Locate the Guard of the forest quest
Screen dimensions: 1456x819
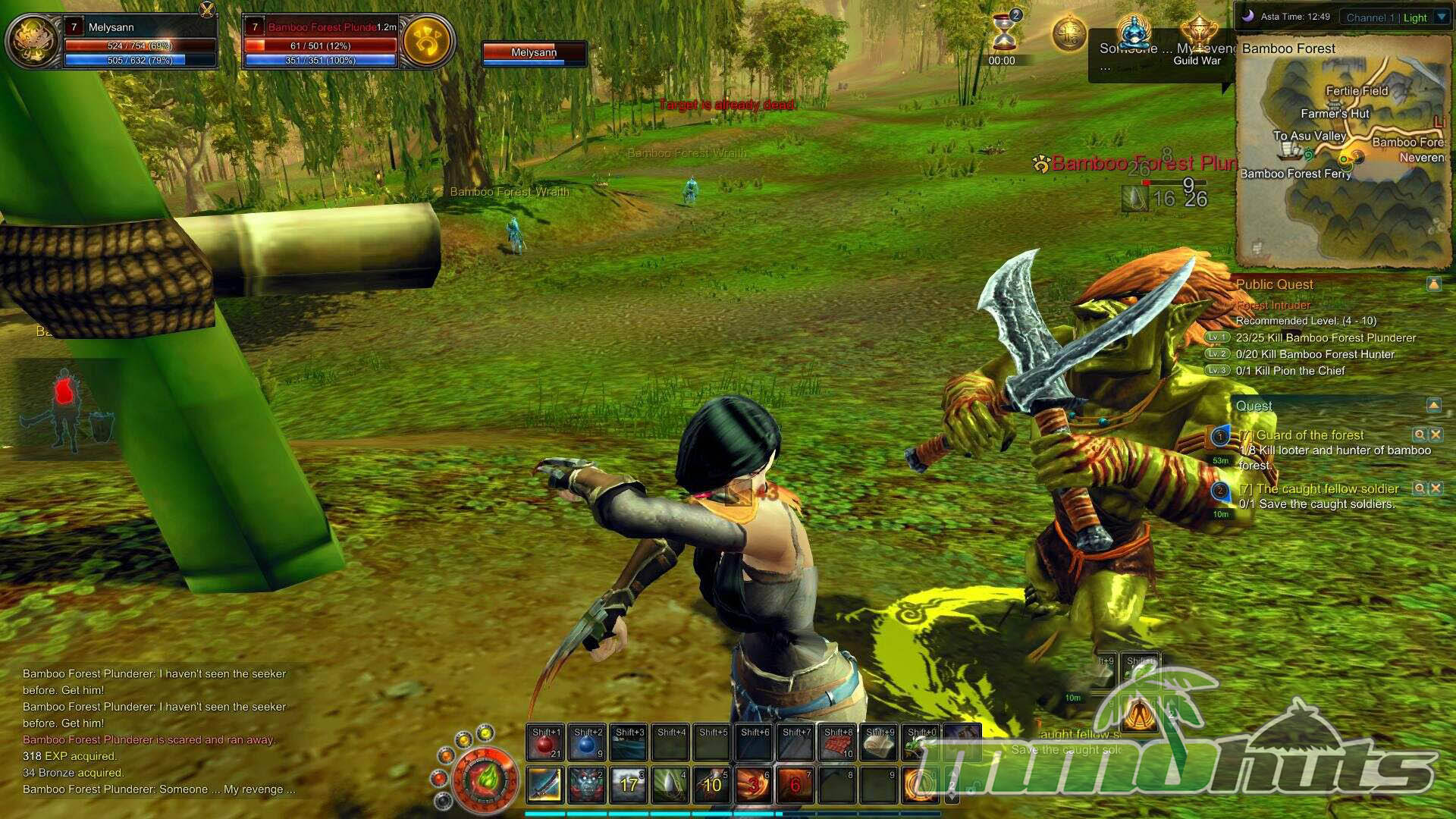point(1419,435)
